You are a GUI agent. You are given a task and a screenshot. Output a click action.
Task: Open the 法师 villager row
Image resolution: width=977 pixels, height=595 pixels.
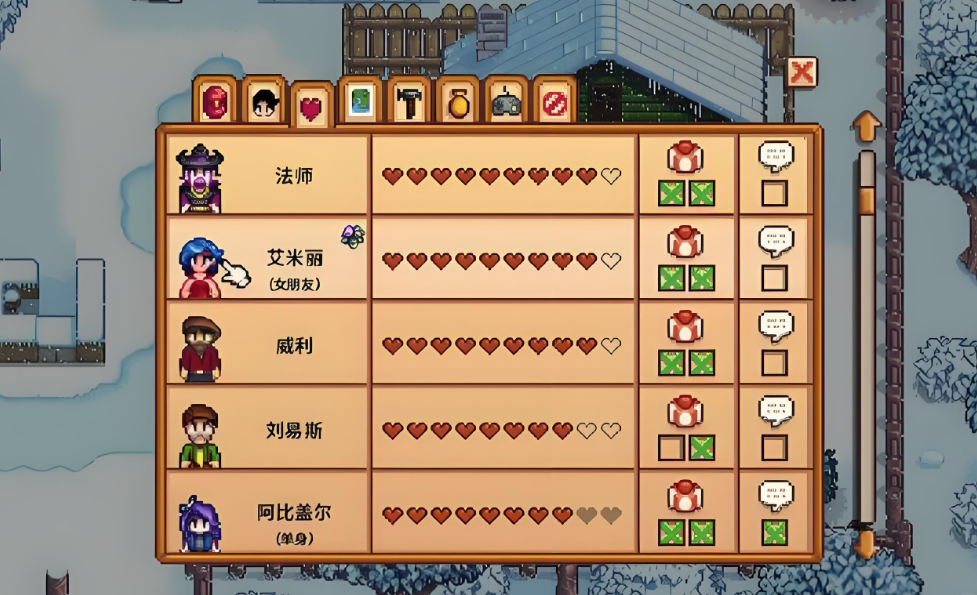tap(293, 176)
